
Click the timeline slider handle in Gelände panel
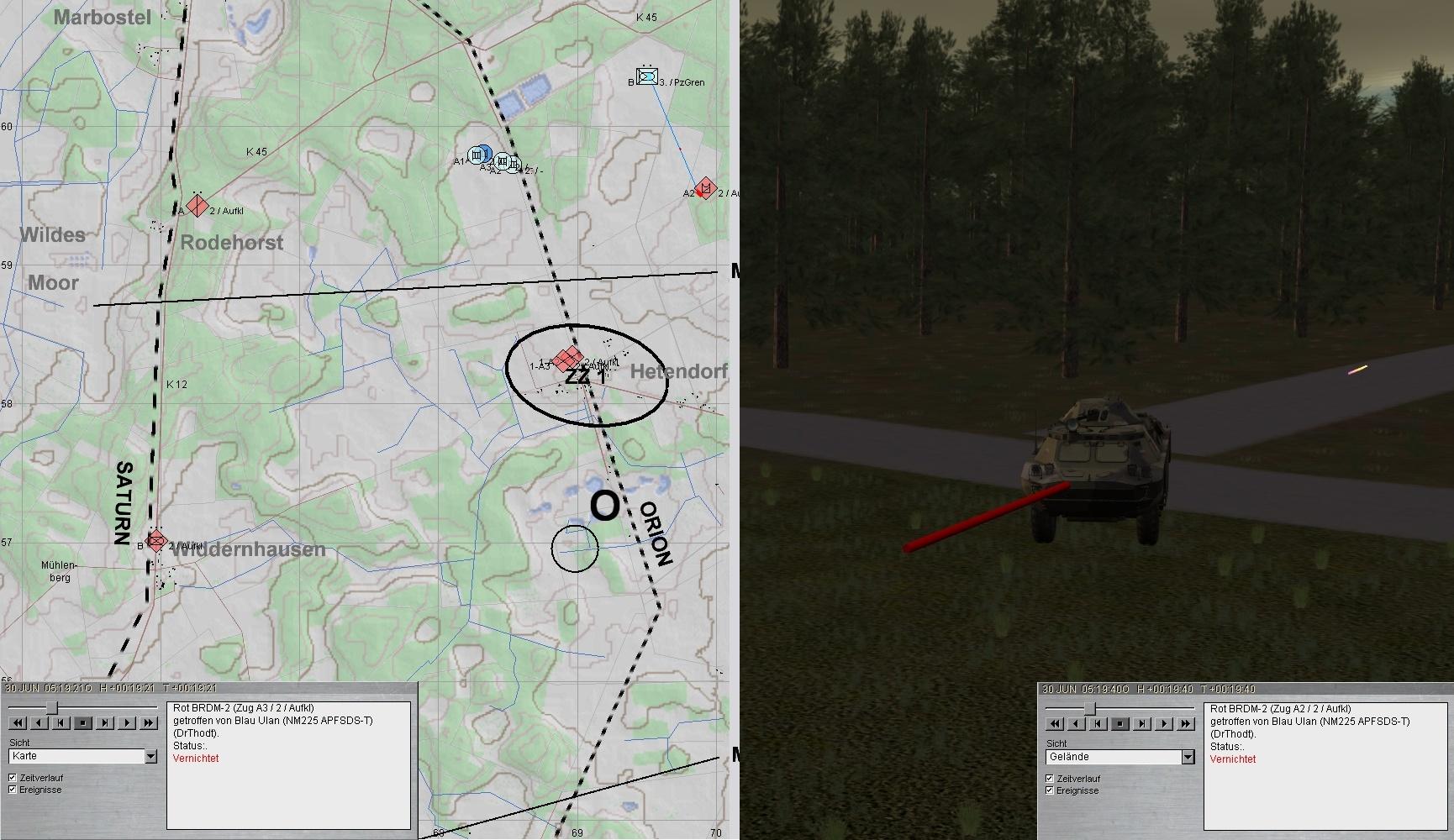[x=1090, y=708]
